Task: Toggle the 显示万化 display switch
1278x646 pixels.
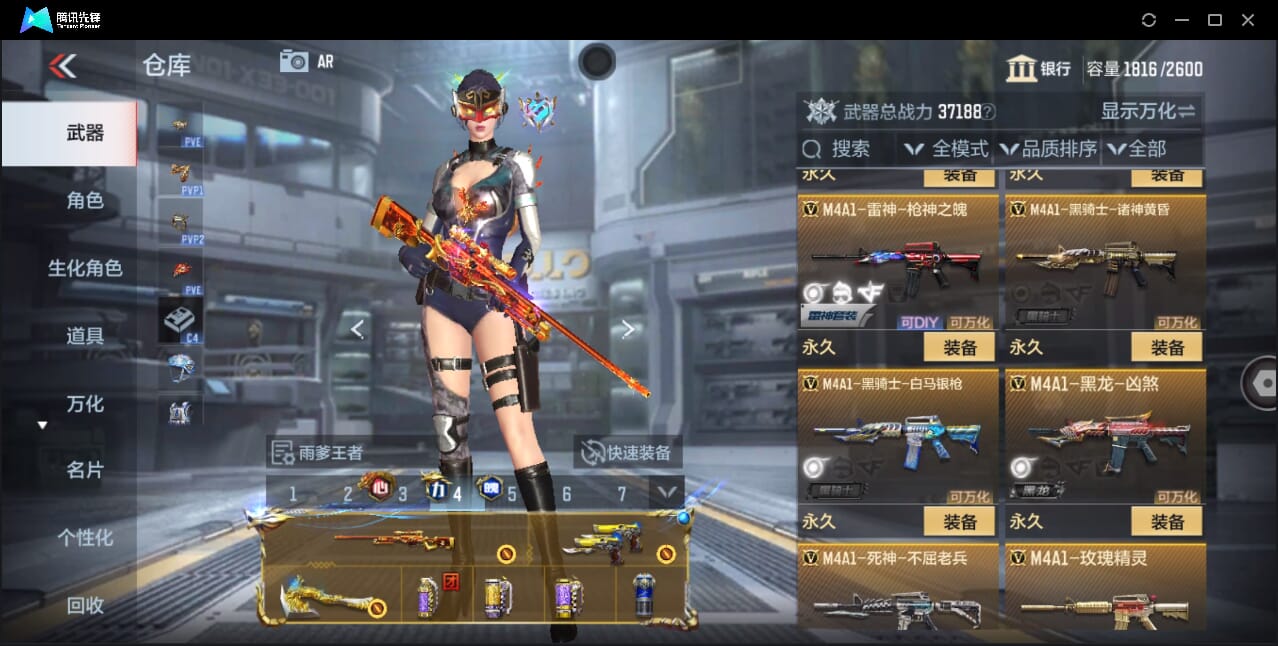Action: 1147,111
